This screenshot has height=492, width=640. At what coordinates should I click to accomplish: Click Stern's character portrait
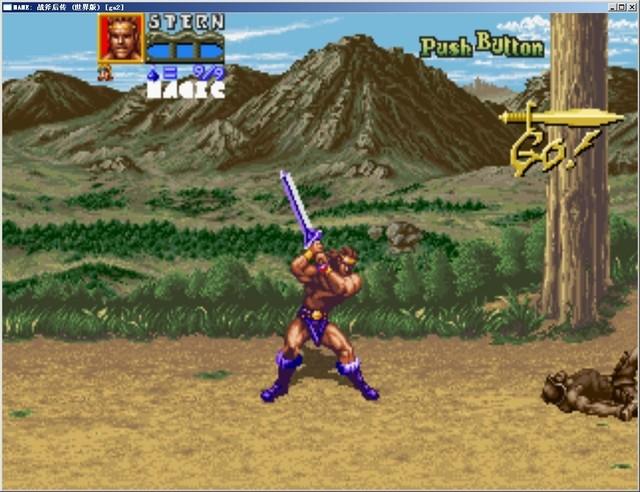point(121,38)
